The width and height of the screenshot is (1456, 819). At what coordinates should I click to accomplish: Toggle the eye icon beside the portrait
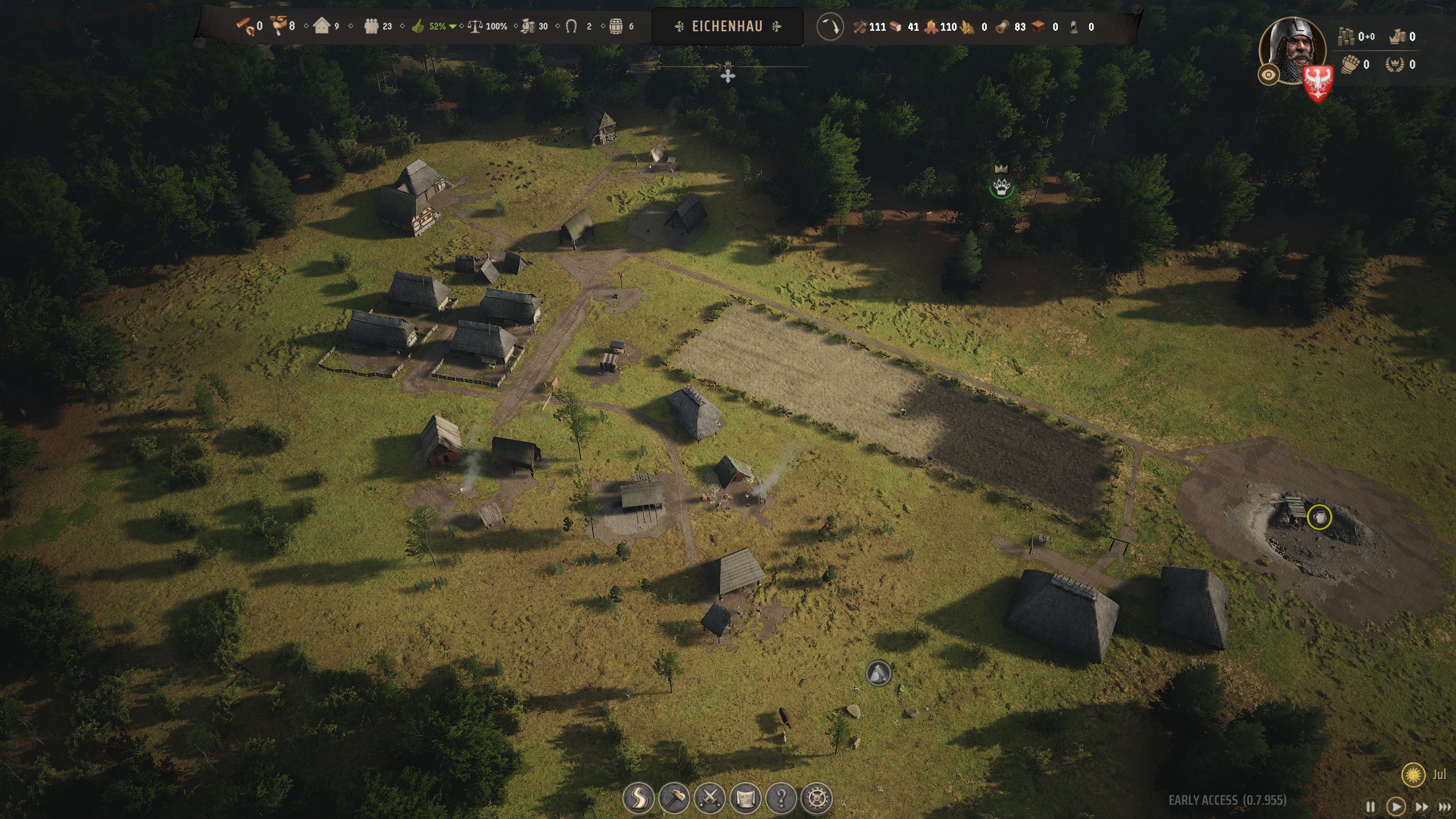coord(1268,75)
